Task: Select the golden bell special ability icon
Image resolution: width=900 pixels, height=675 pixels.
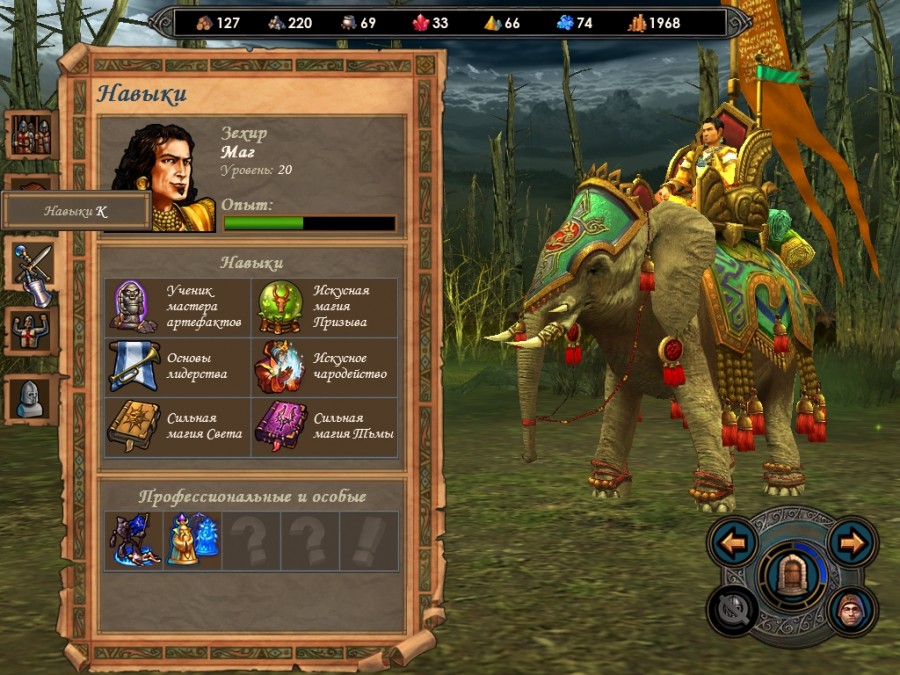Action: pos(191,540)
